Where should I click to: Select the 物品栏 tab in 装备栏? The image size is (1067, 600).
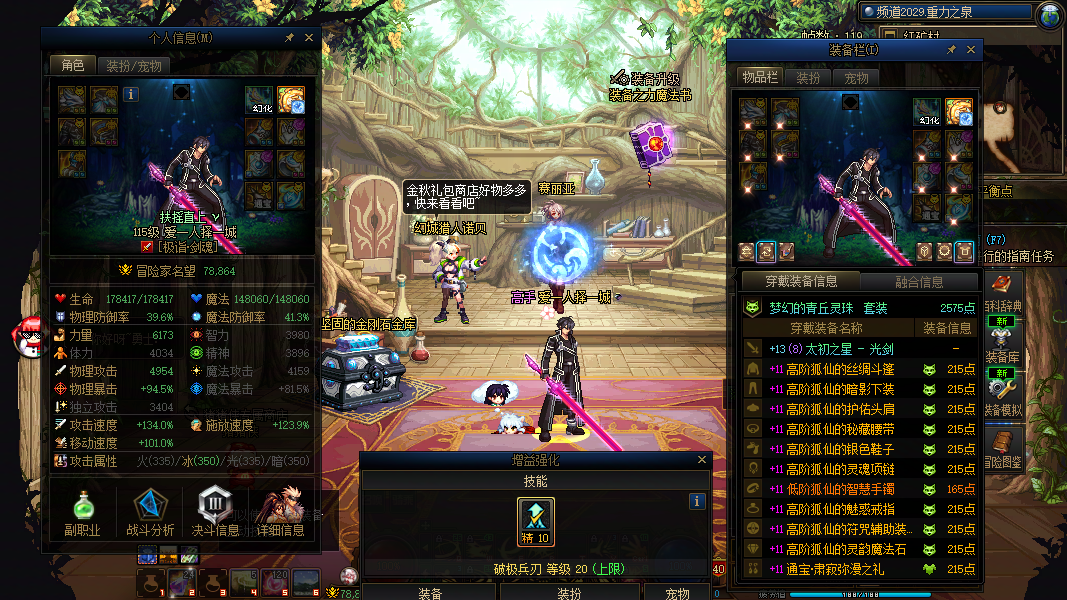(x=760, y=77)
